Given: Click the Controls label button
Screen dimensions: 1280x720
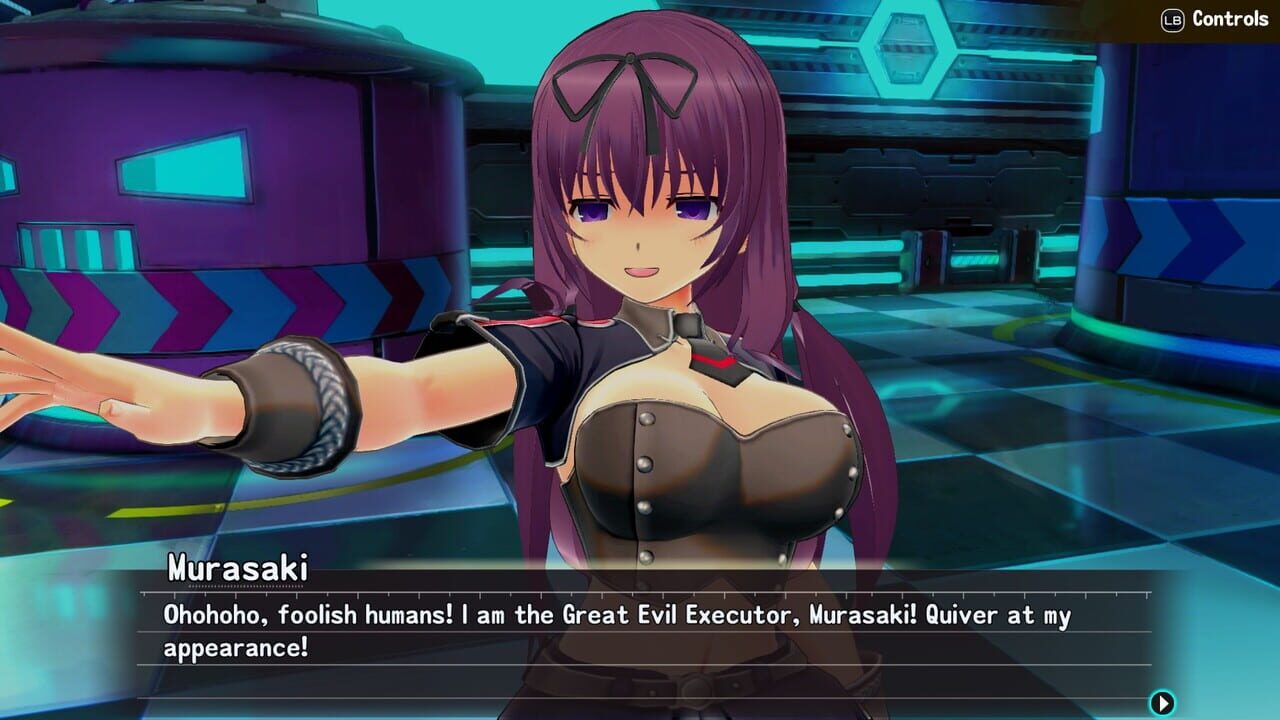Looking at the screenshot, I should pos(1230,17).
